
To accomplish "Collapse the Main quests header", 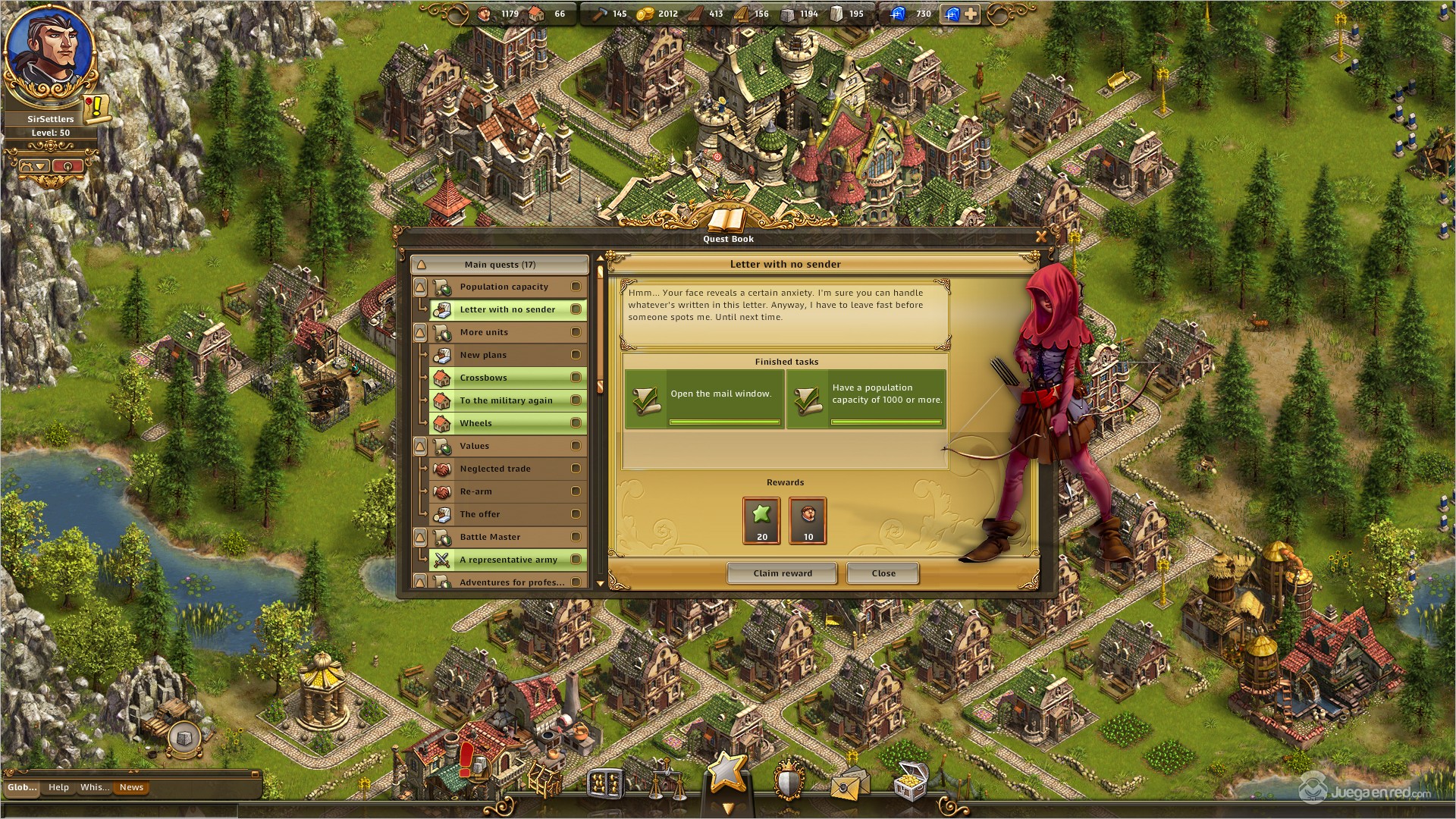I will coord(422,265).
